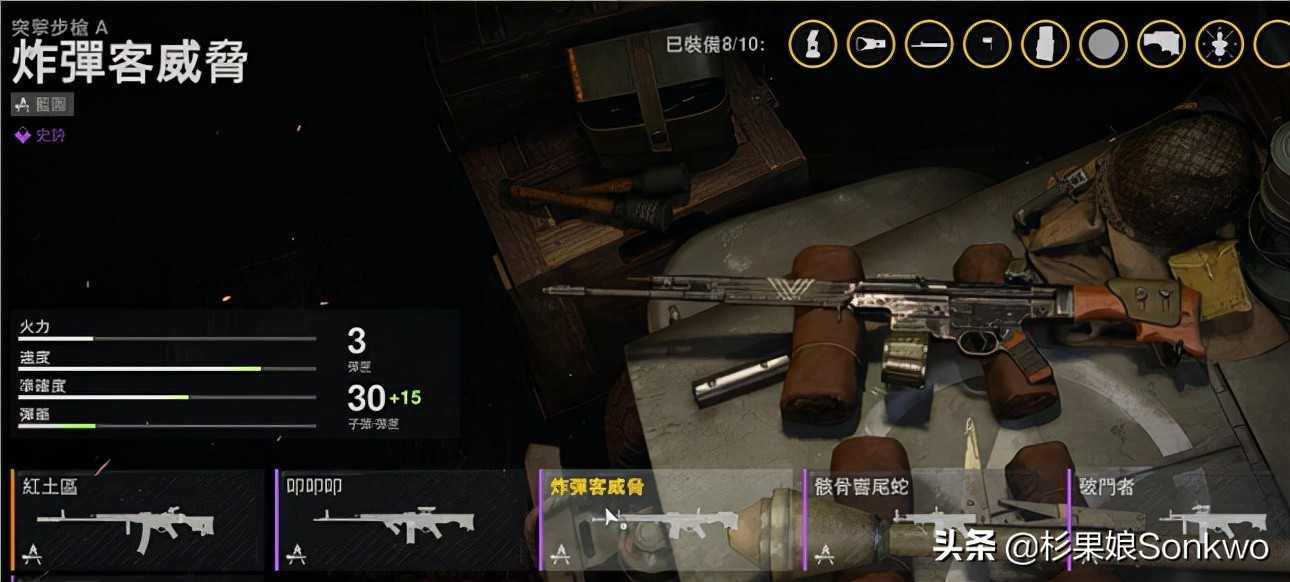
Task: Select the 紅土區 blueprint card
Action: (140, 520)
